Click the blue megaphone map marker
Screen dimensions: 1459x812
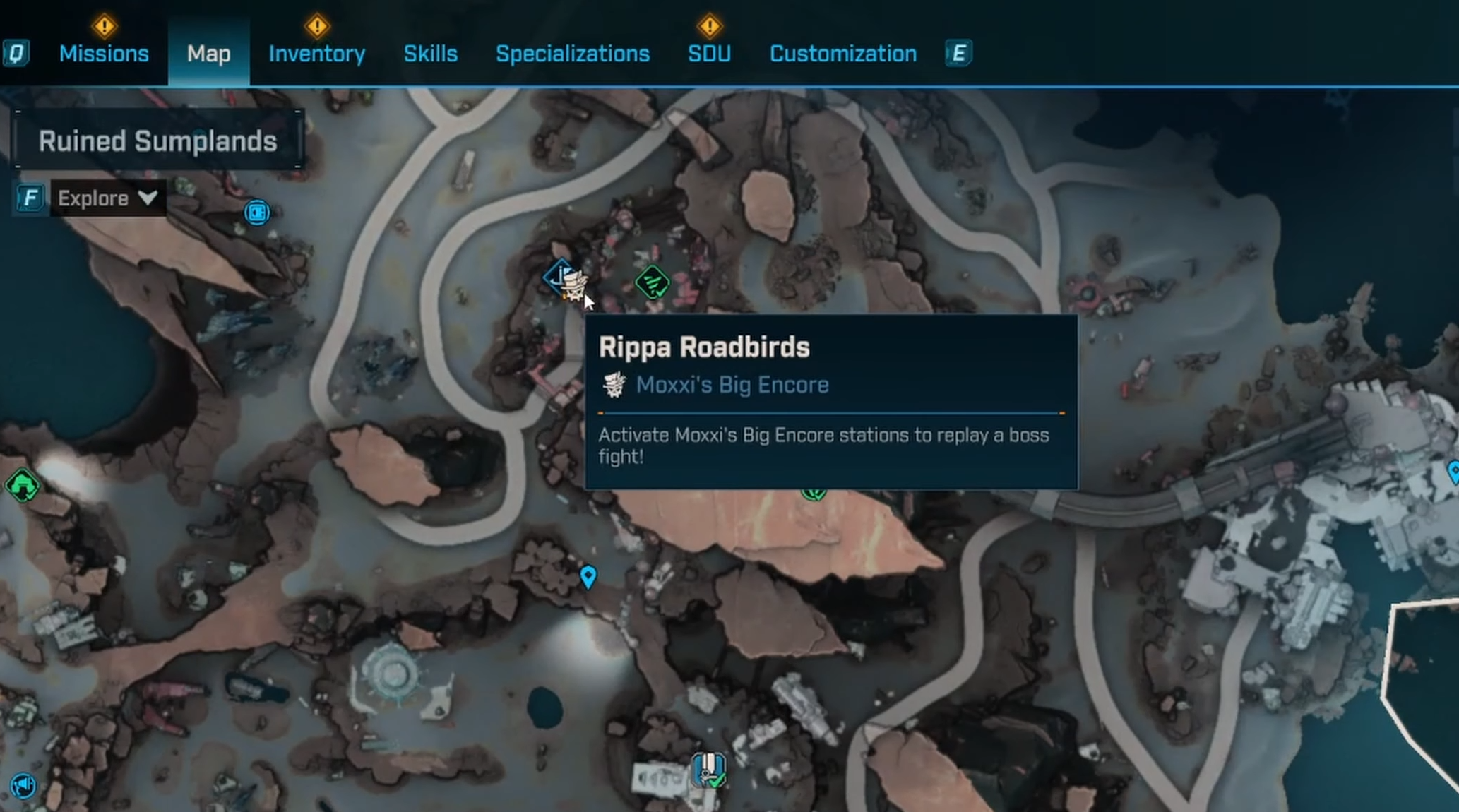[x=23, y=785]
